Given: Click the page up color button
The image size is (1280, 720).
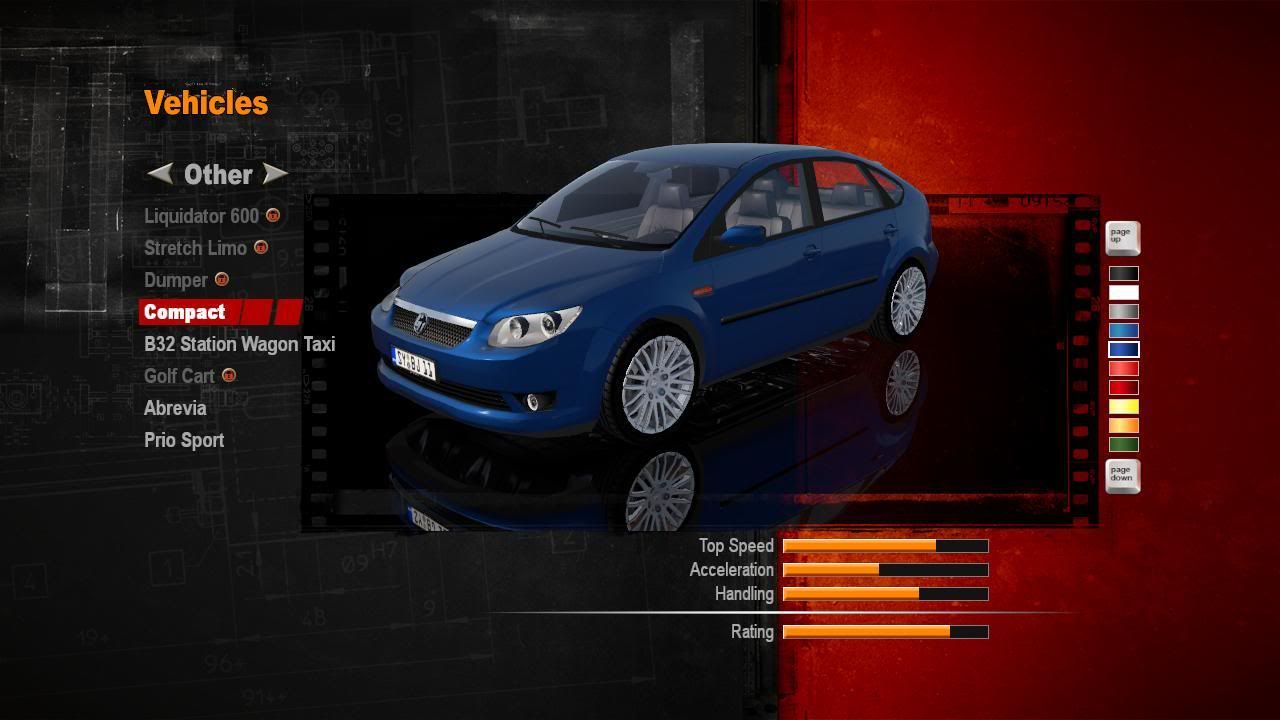Looking at the screenshot, I should 1122,238.
